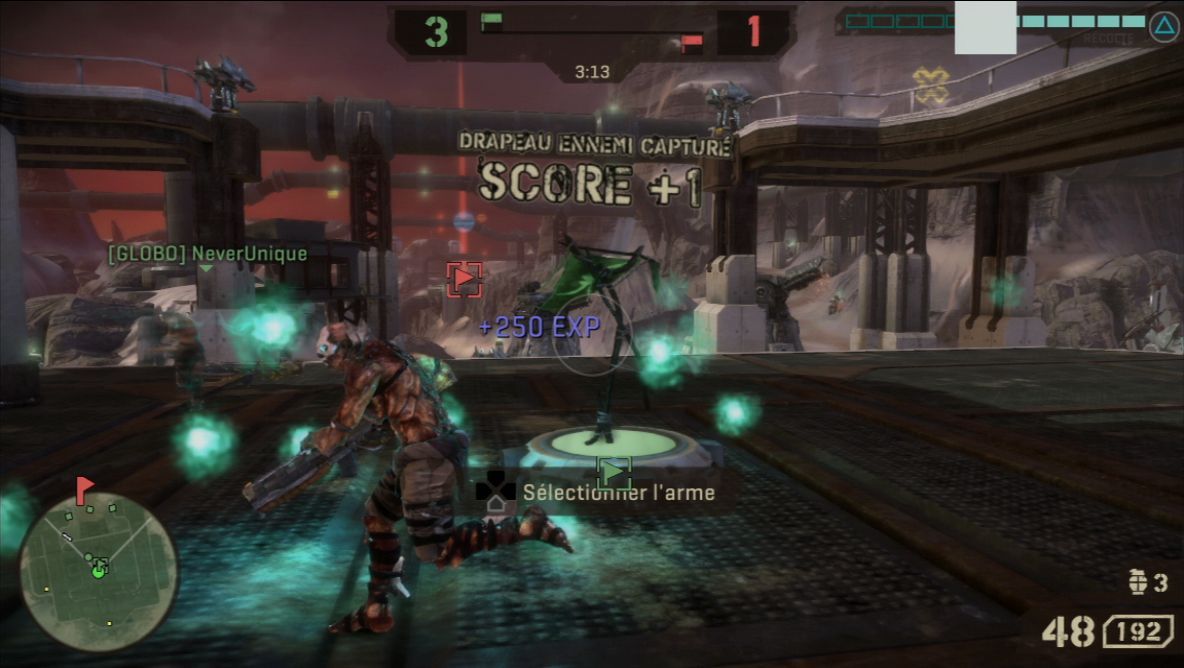Screen dimensions: 1184x668
Task: Click the yellow crossed objective marker
Action: click(x=931, y=86)
